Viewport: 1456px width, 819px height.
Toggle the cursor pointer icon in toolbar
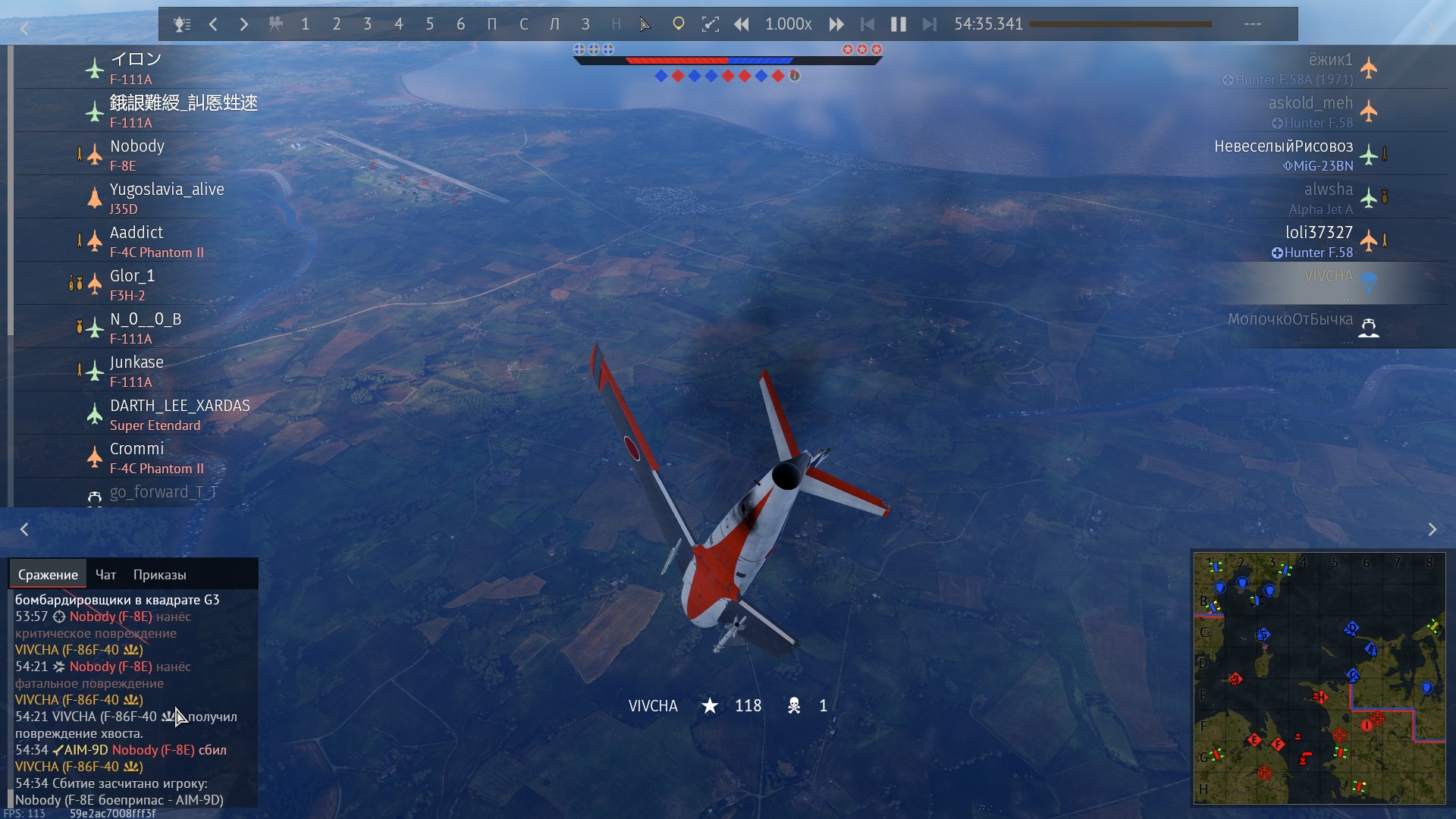[645, 24]
